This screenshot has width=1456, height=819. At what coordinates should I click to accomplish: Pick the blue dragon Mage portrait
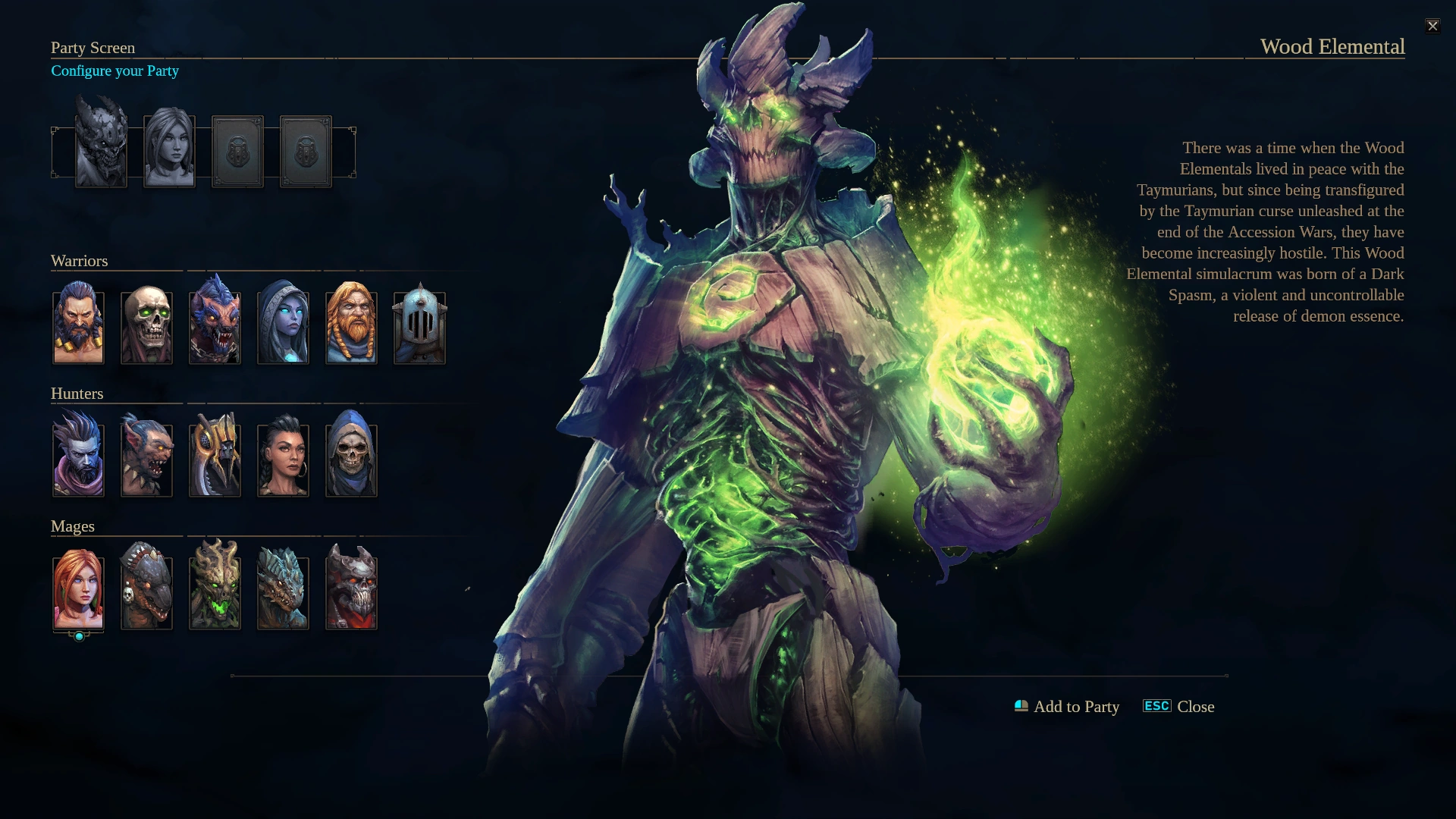click(283, 591)
